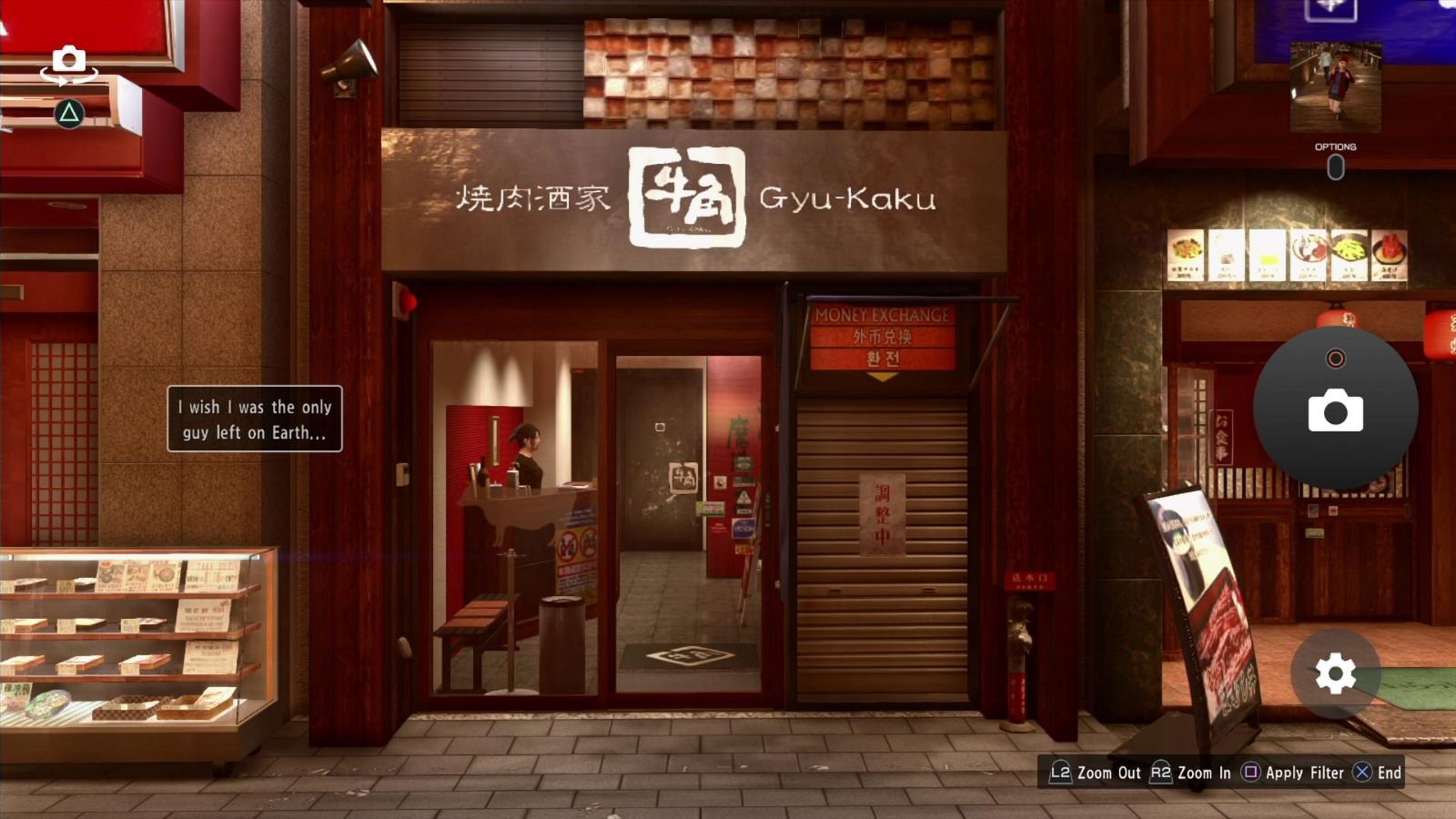Click the R2 trigger icon in the bottom bar
The image size is (1456, 819).
(1162, 773)
